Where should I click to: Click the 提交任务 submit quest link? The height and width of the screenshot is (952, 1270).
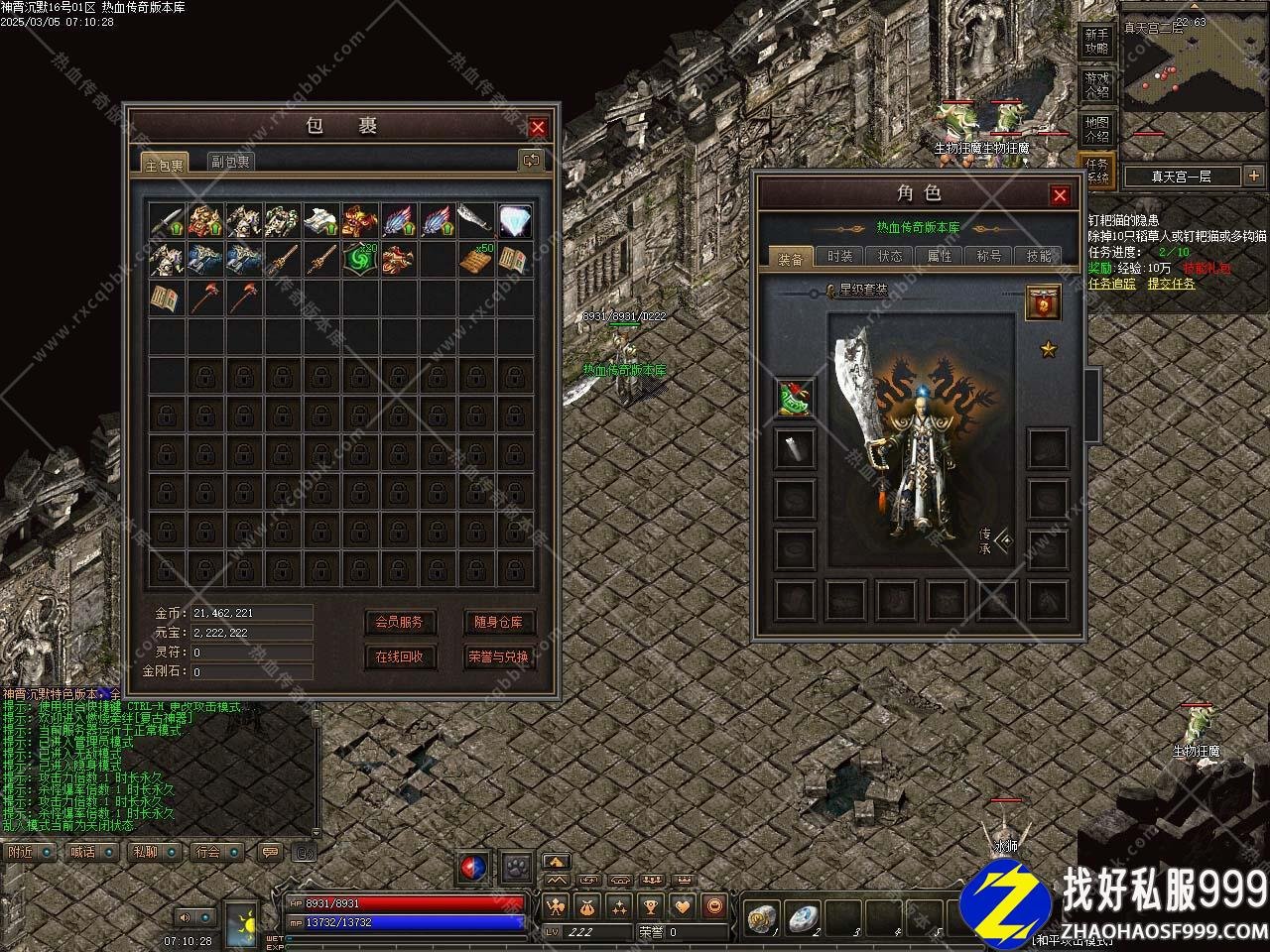(x=1171, y=283)
